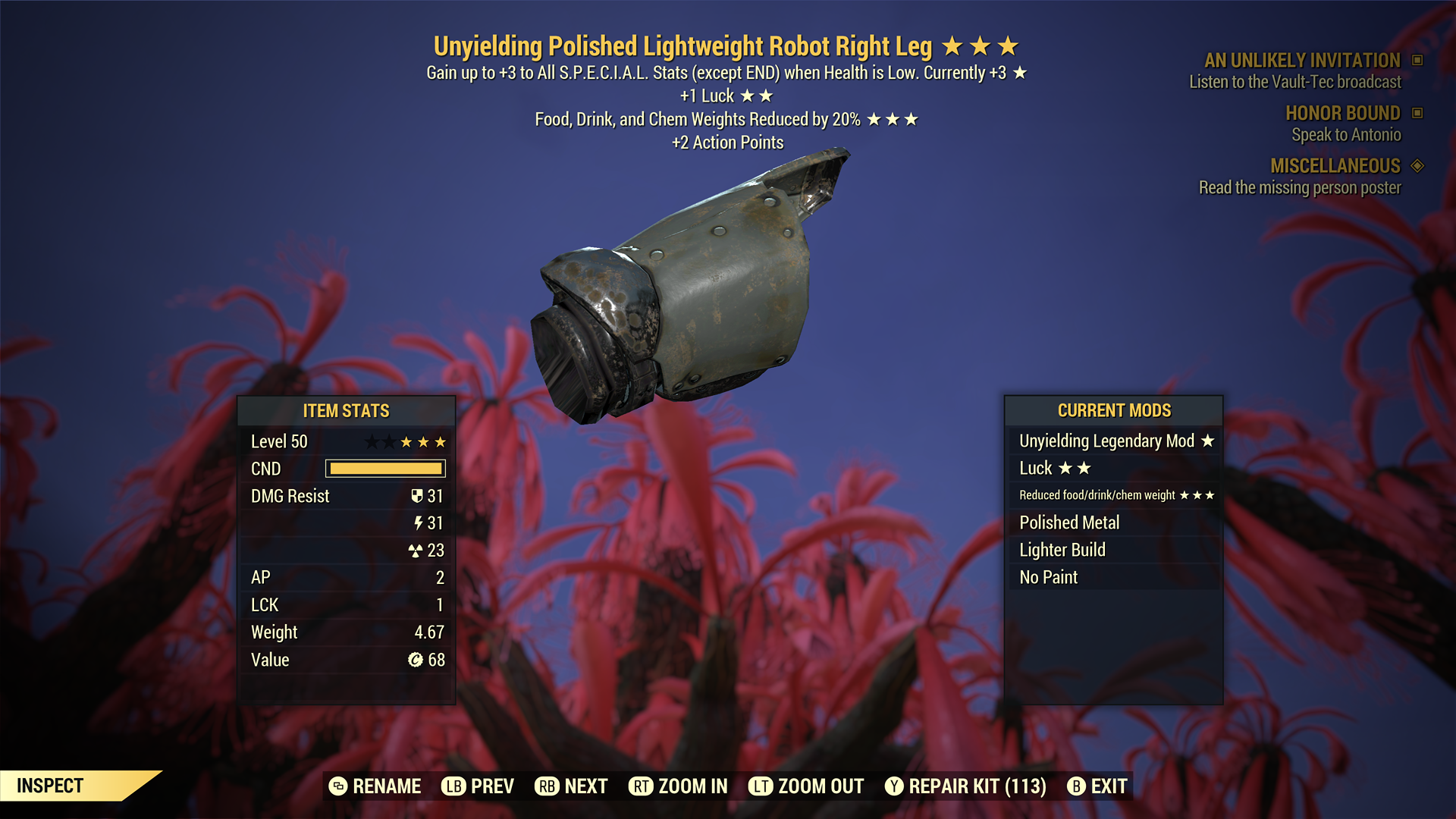The image size is (1456, 819).
Task: Select the No Paint entry
Action: pyautogui.click(x=1114, y=577)
